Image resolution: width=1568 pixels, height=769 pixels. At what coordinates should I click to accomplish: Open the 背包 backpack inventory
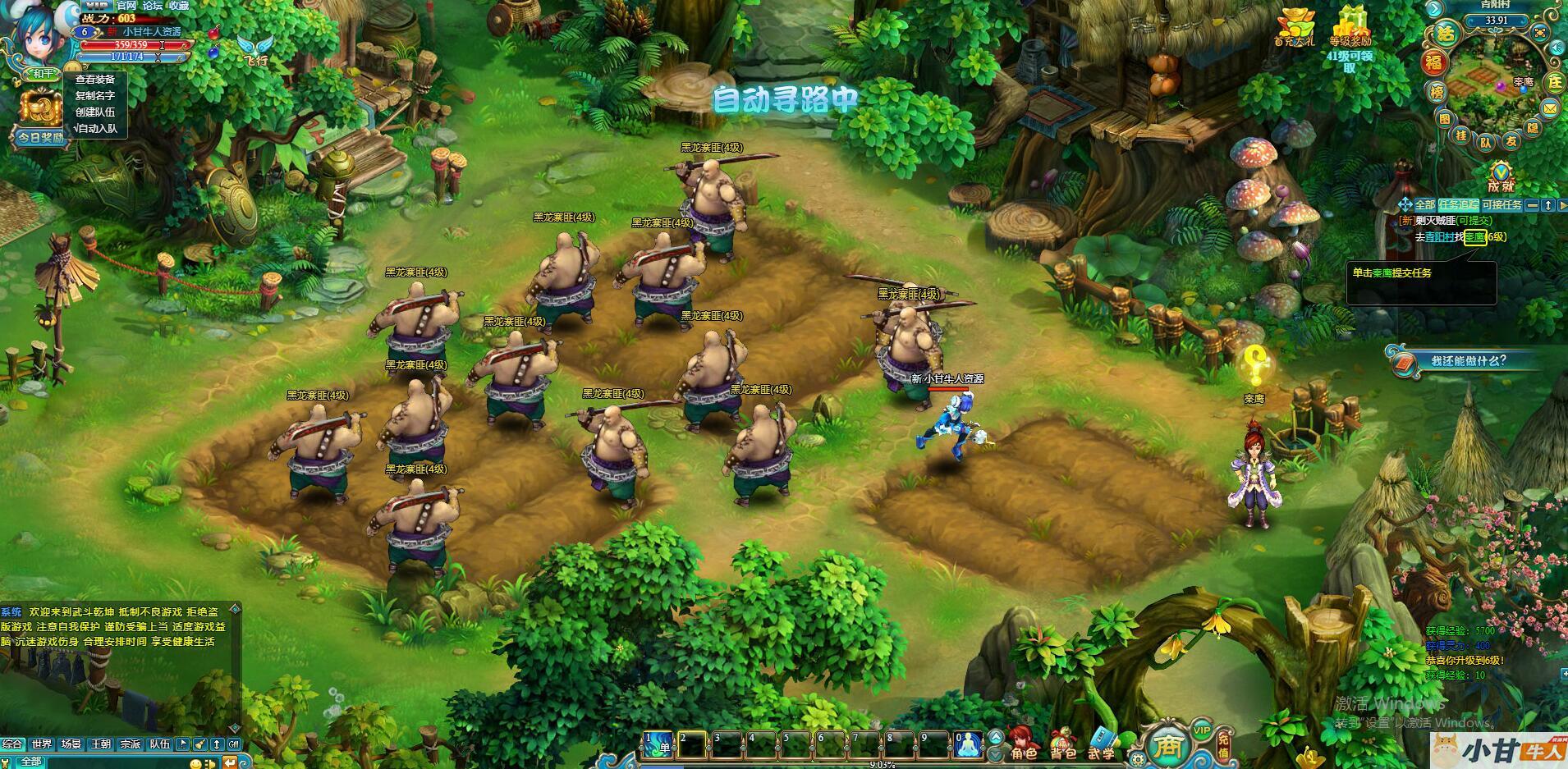coord(1063,743)
